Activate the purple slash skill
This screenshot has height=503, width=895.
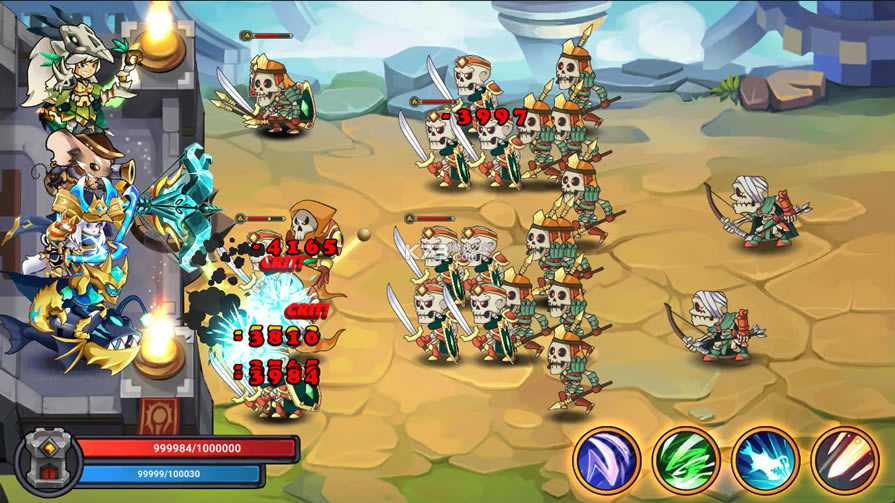click(607, 461)
